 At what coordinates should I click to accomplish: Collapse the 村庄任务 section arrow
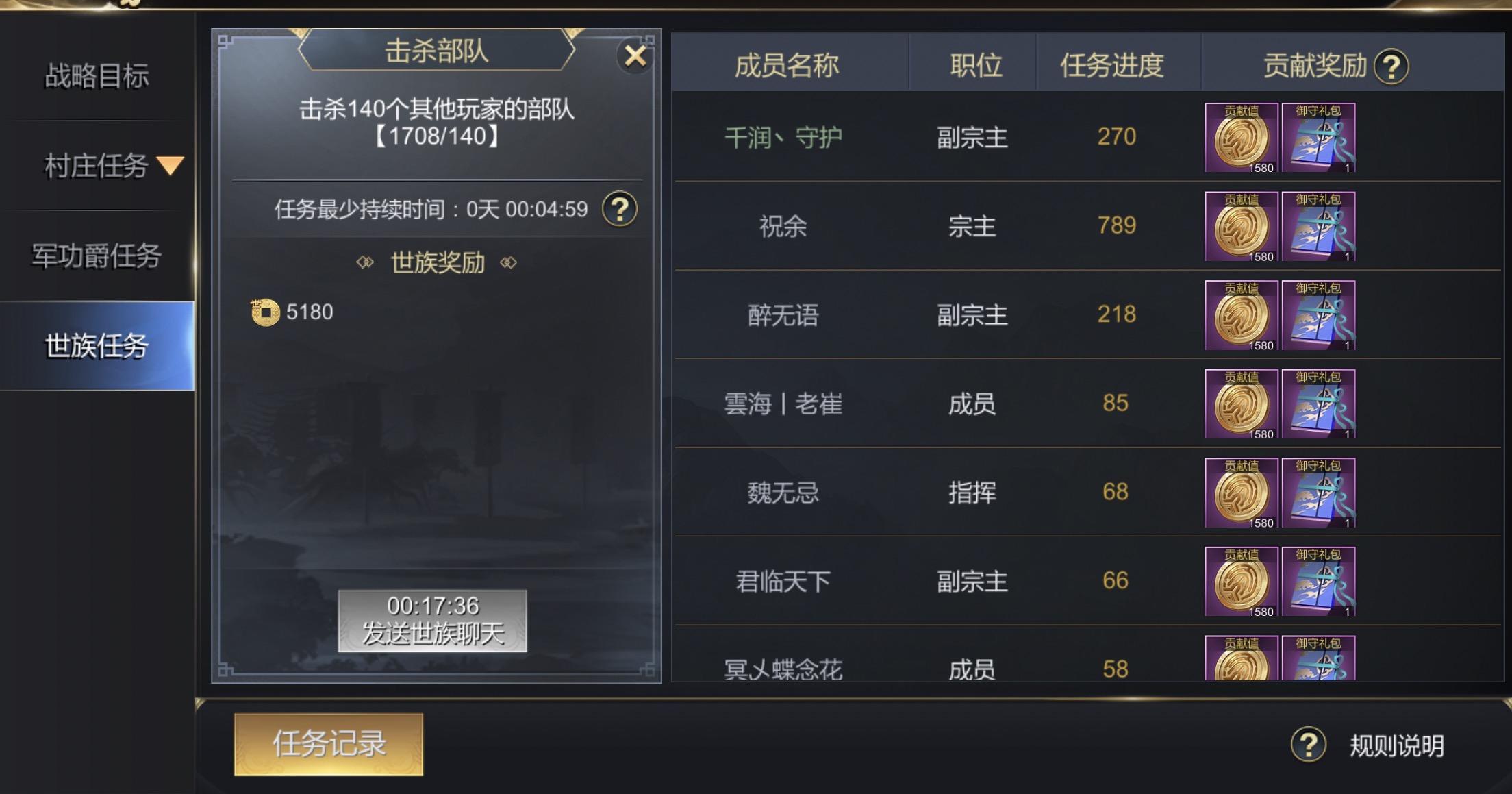click(169, 165)
